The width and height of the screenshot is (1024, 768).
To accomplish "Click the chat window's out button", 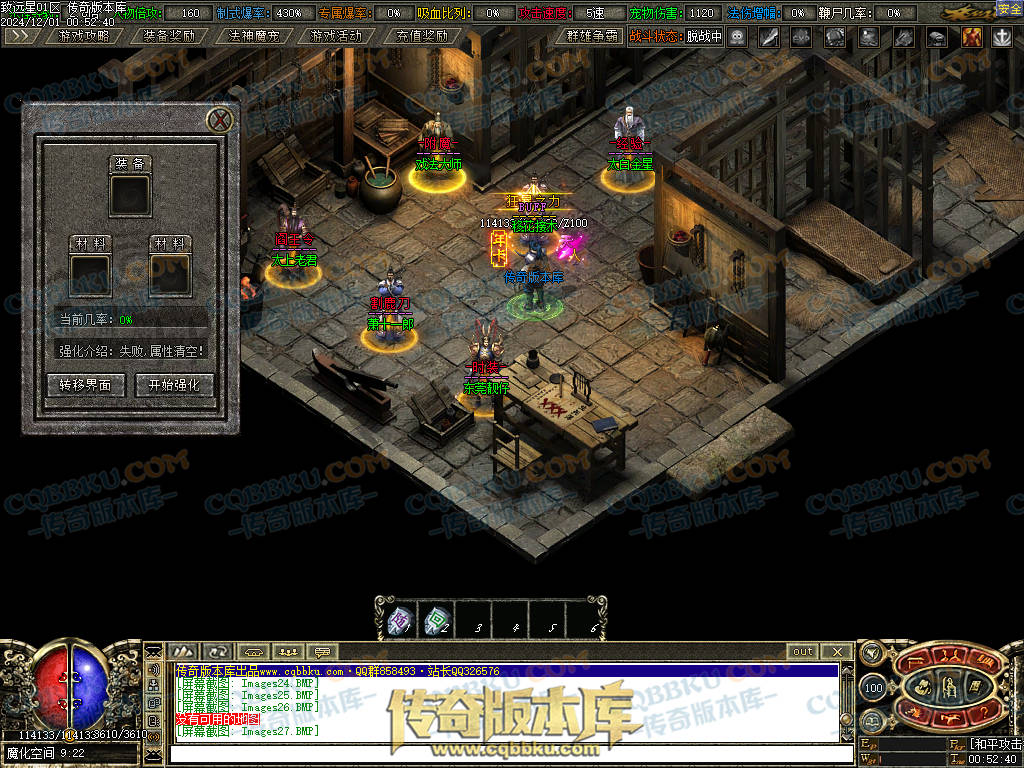I will 803,652.
